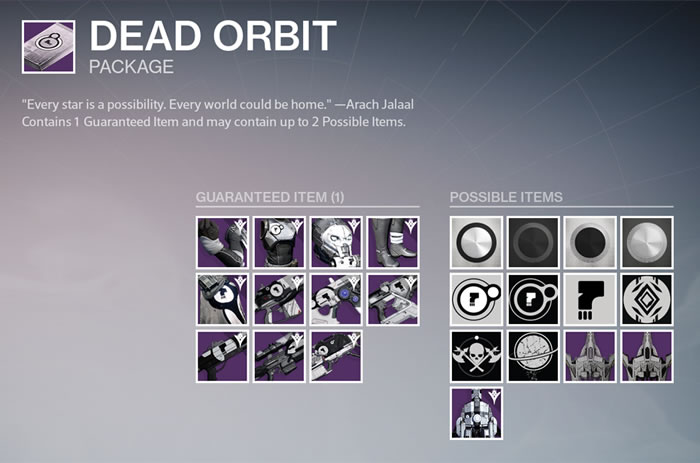Choose the black Dead Orbit emblem
Screen dimensions: 700x463
(x=533, y=299)
